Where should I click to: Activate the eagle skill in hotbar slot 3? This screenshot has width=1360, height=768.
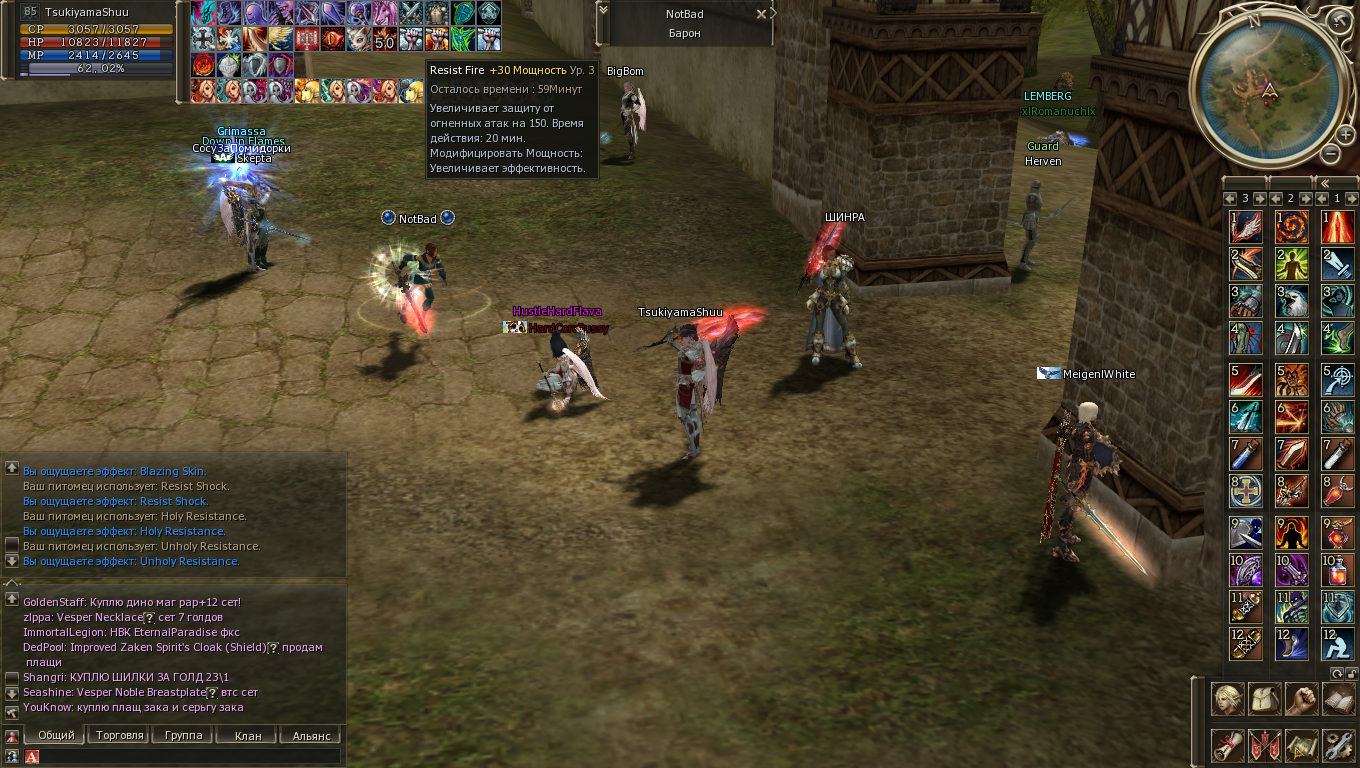(1291, 301)
